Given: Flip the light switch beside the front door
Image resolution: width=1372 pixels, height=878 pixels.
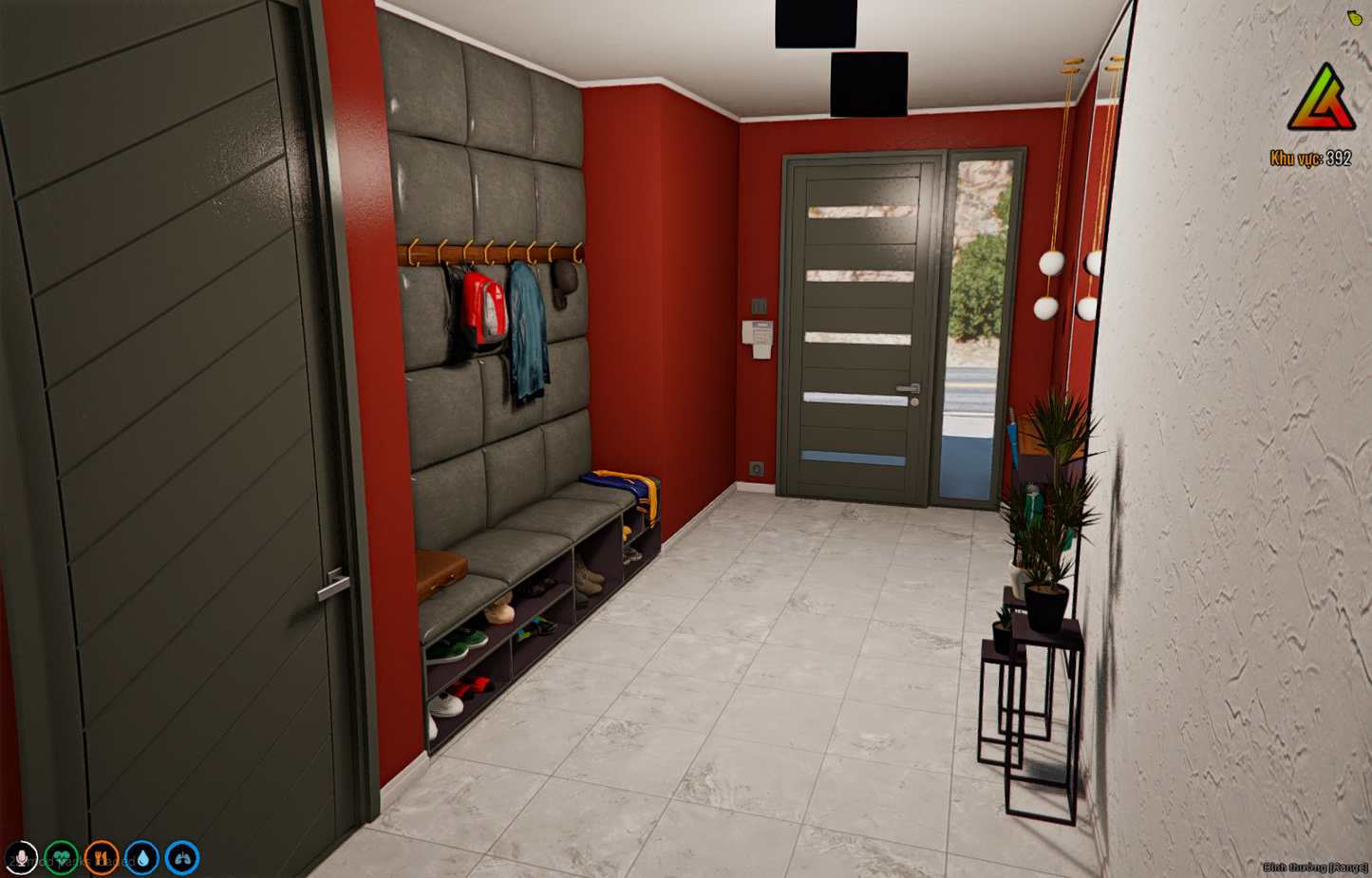Looking at the screenshot, I should click(x=761, y=307).
